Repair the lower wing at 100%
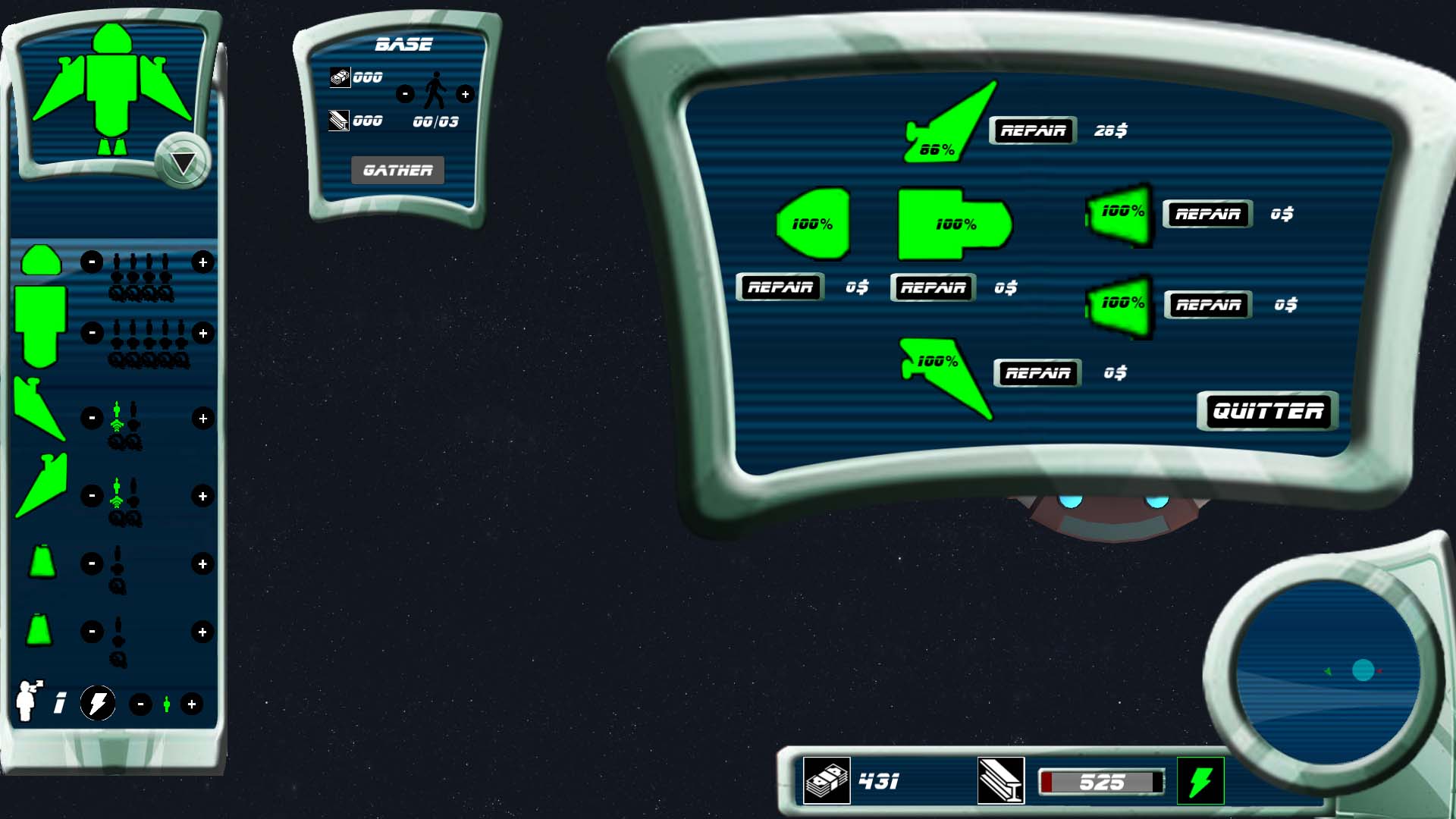The image size is (1456, 819). coord(1037,373)
